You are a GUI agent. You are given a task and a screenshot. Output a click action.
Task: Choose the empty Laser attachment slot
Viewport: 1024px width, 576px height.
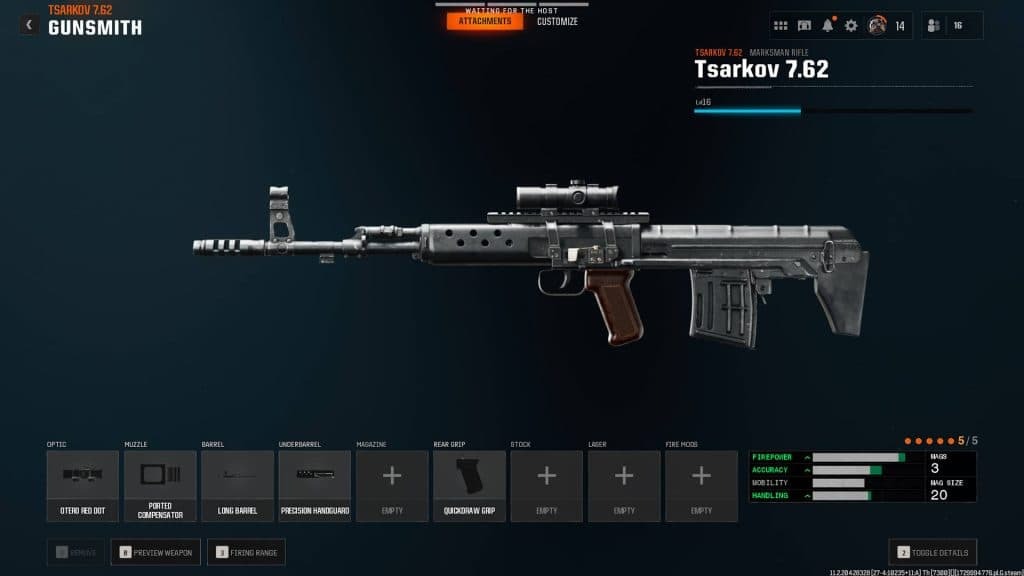coord(624,486)
